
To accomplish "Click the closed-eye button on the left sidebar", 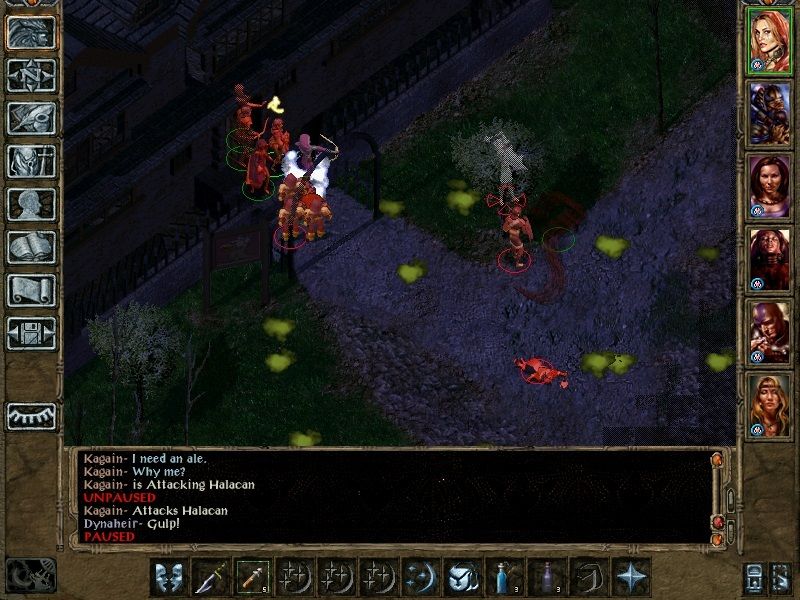I will (31, 414).
